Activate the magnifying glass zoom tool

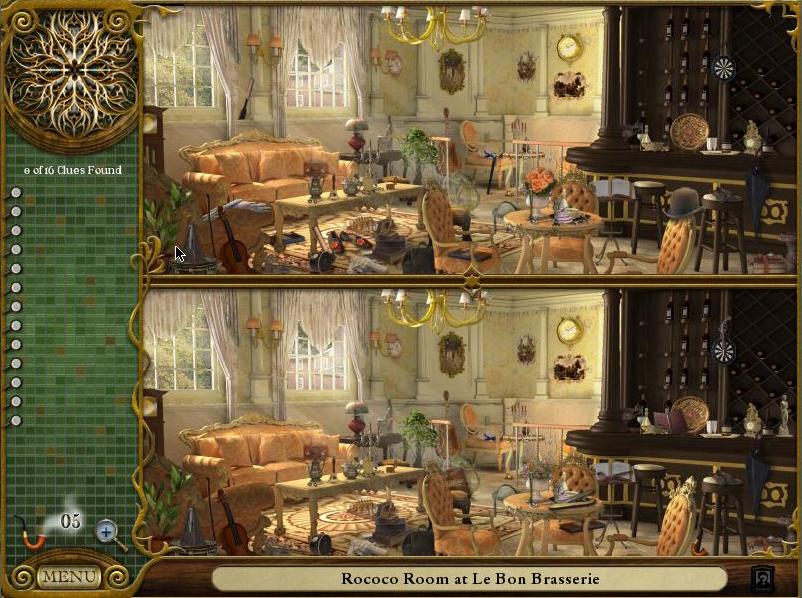tap(109, 532)
